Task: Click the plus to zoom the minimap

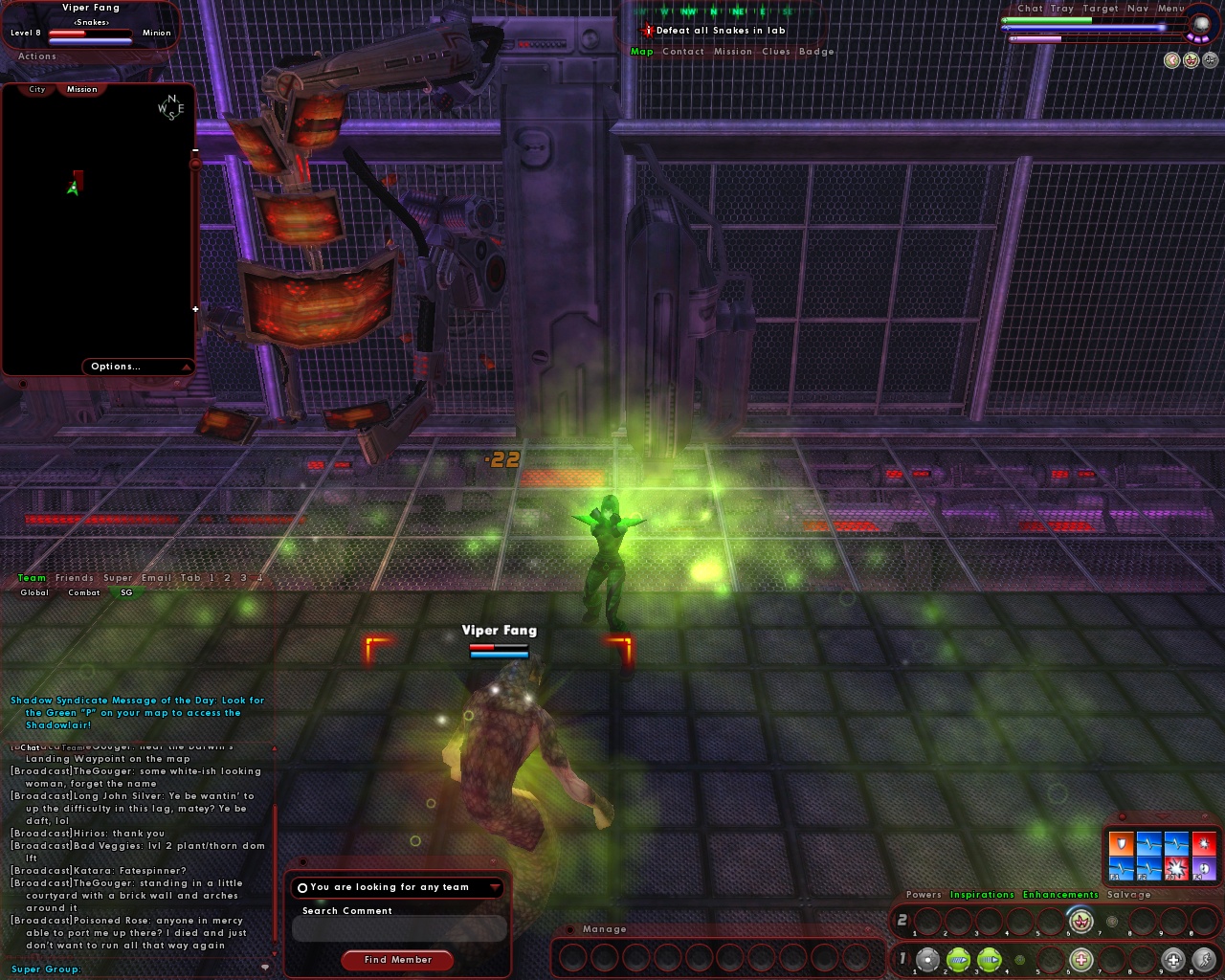Action: coord(195,308)
